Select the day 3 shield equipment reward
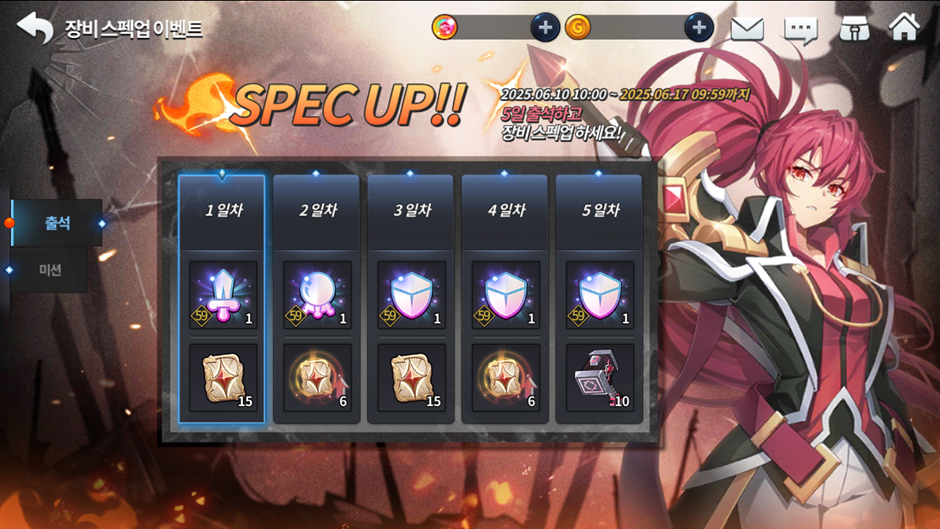Screen dimensions: 940x529 pos(411,295)
